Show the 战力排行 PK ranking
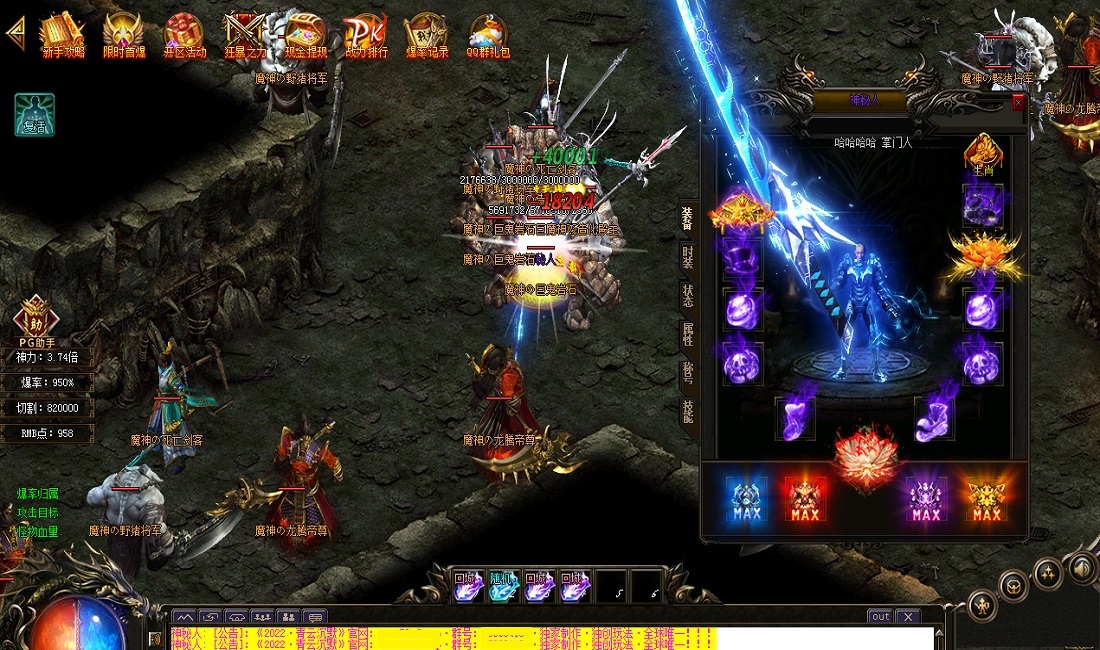1100x650 pixels. click(366, 35)
